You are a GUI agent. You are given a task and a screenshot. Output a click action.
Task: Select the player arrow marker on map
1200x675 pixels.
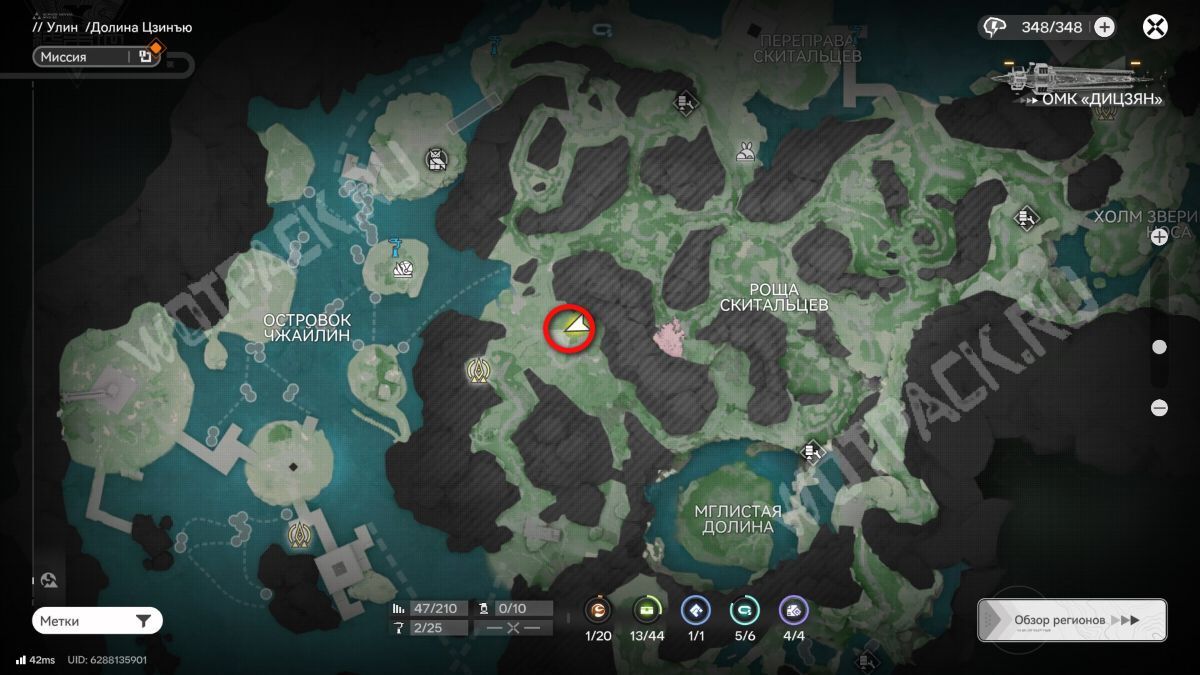coord(574,325)
